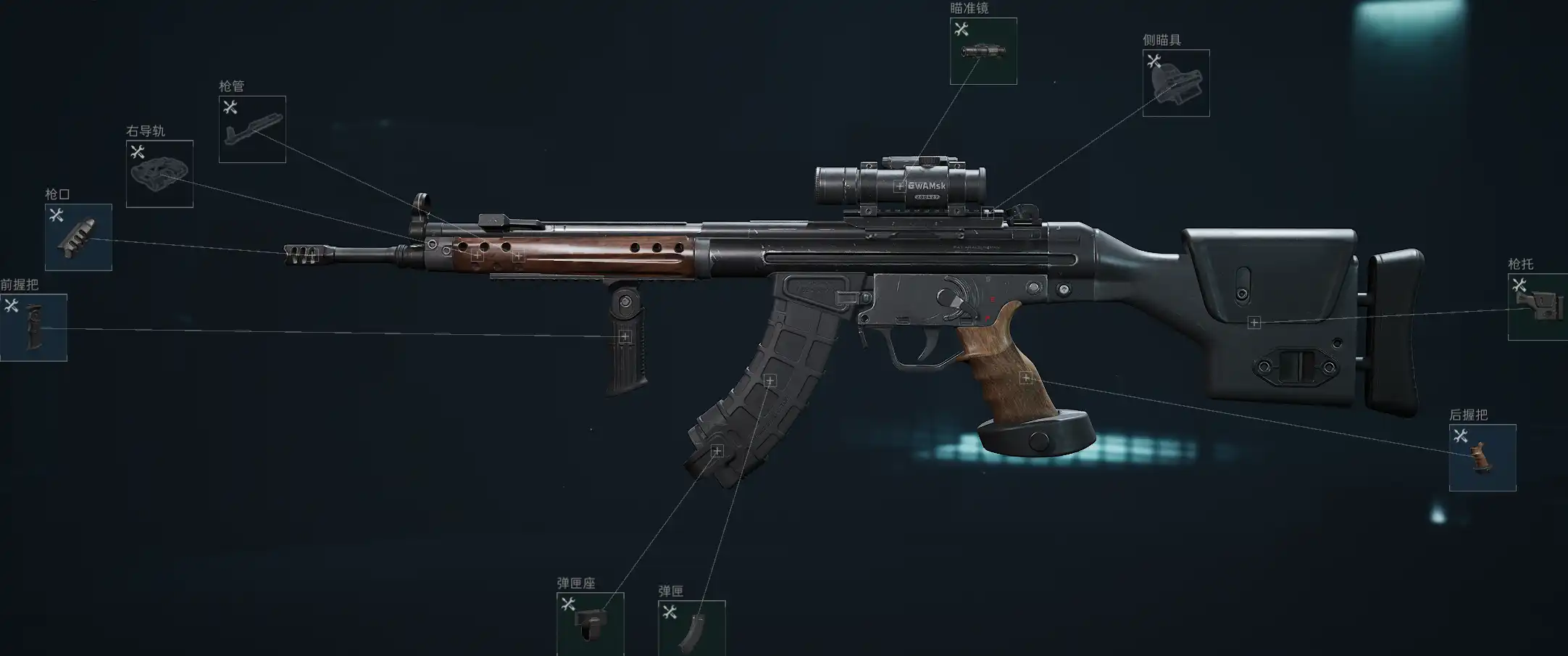Select the 枪托 stock attachment slot
This screenshot has width=1568, height=656.
coord(1538,307)
